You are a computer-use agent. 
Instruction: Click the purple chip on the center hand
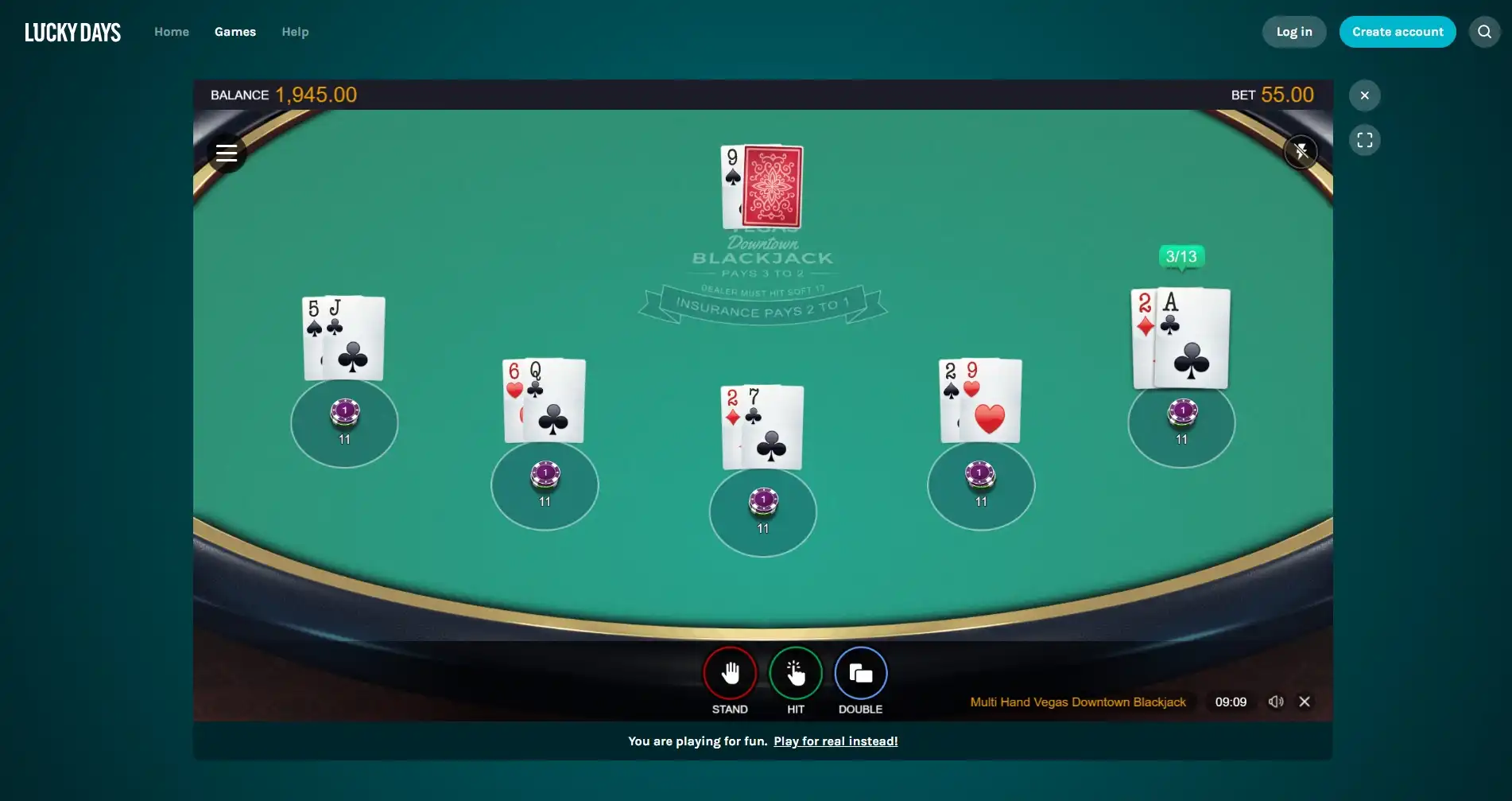pyautogui.click(x=762, y=501)
